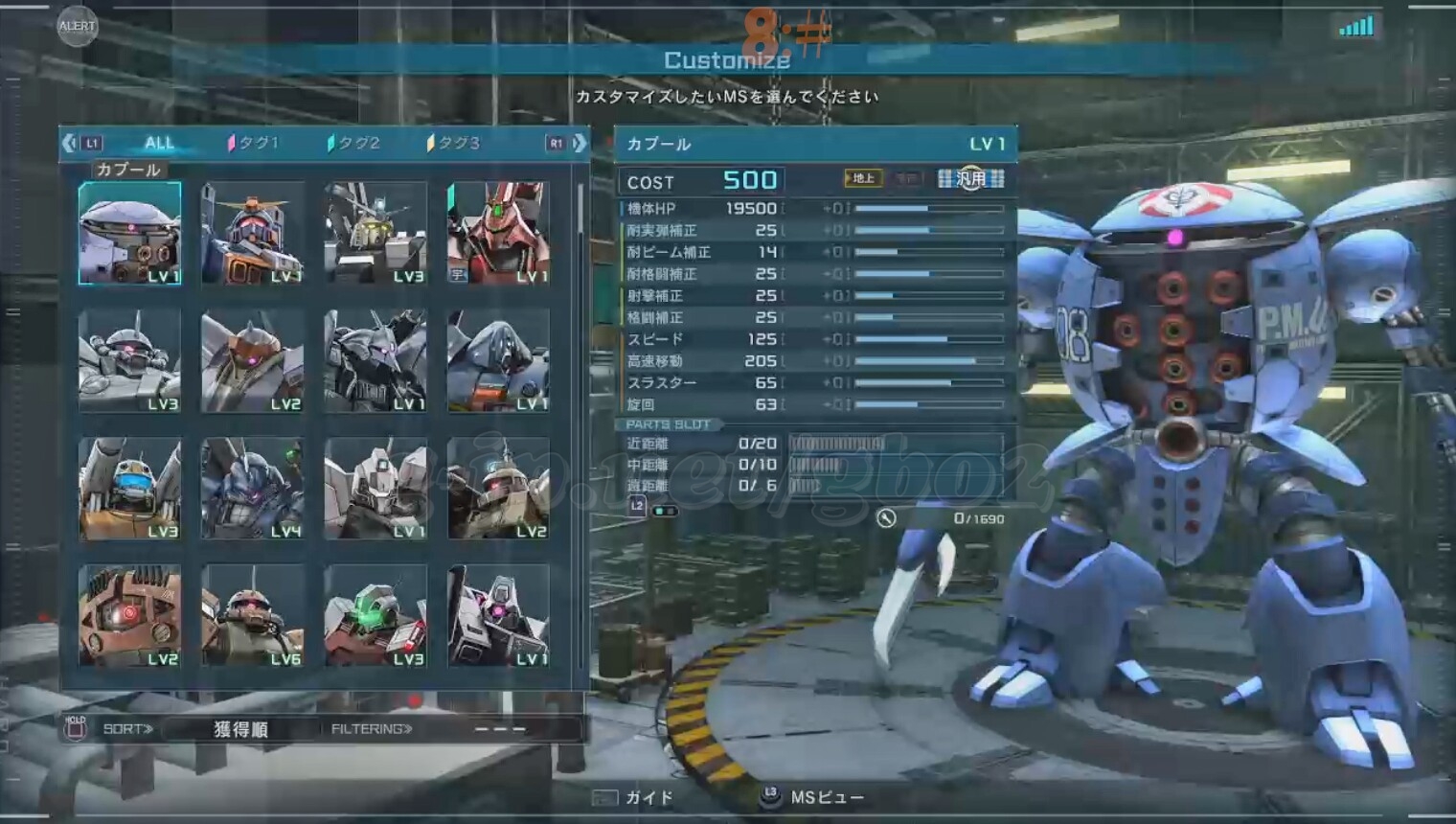Choose the blue Gundam with orange V-fin
Image resolution: width=1456 pixels, height=824 pixels.
tap(253, 234)
